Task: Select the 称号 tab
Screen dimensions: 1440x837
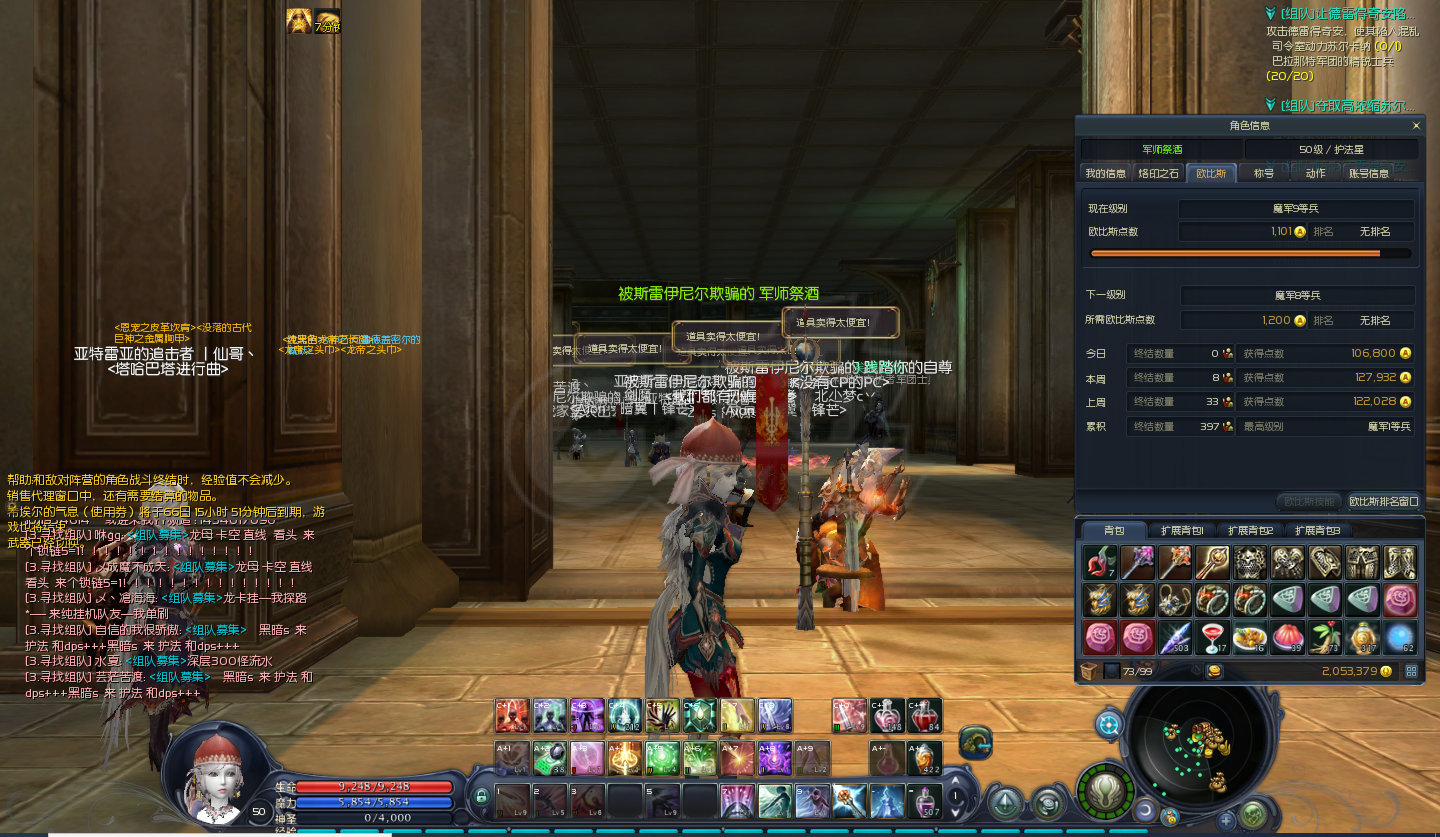Action: [x=1264, y=173]
